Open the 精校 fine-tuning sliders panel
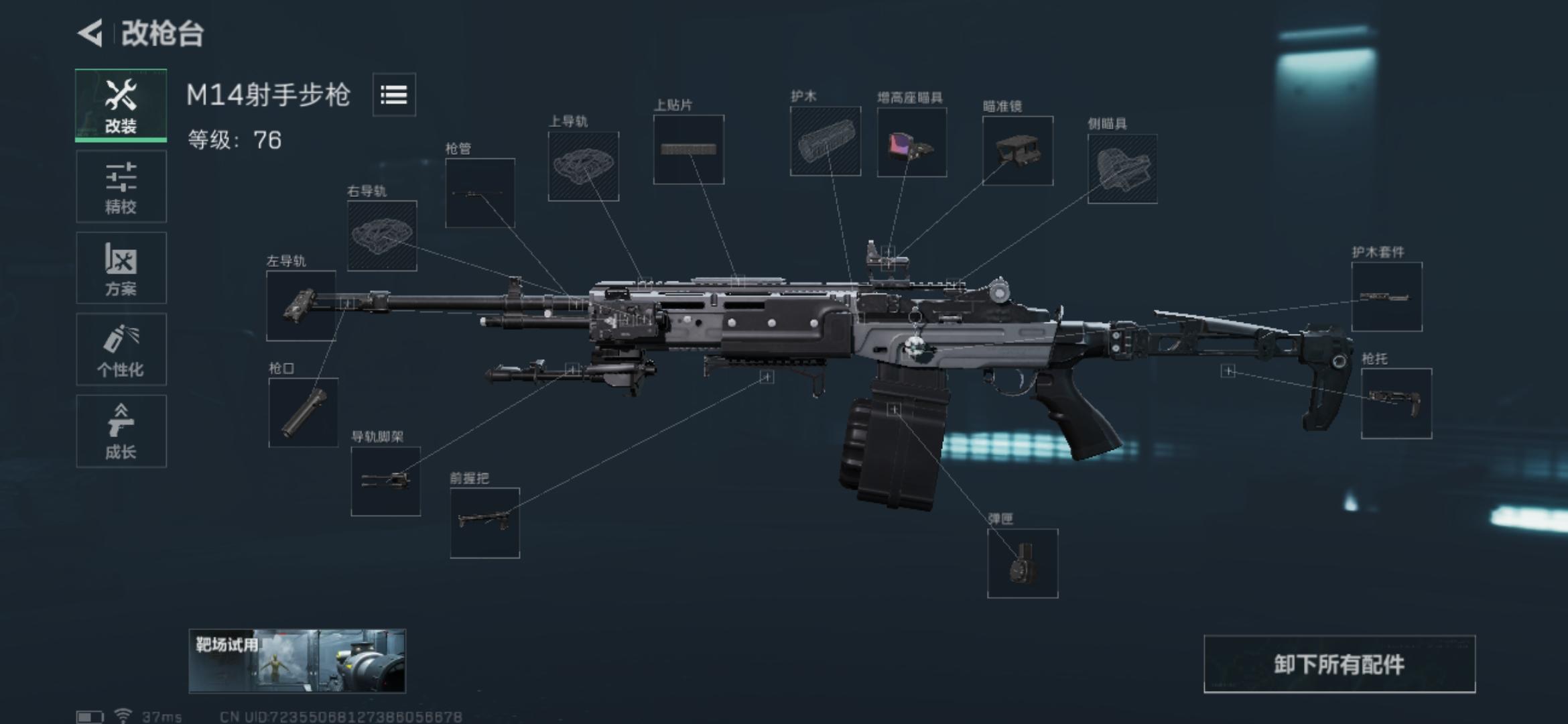Image resolution: width=1568 pixels, height=724 pixels. click(121, 186)
